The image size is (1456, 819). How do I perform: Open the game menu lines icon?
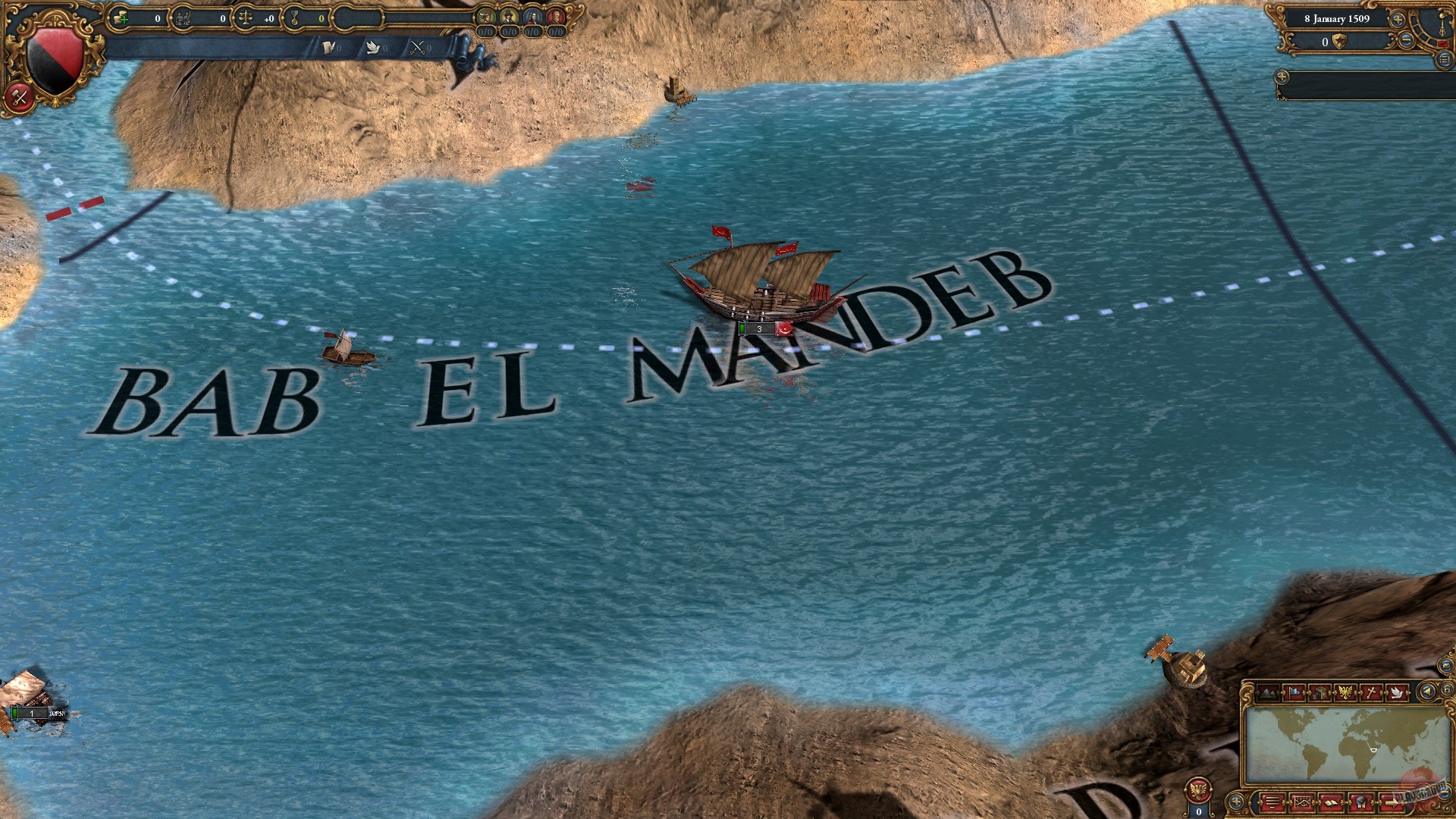coord(1274,802)
